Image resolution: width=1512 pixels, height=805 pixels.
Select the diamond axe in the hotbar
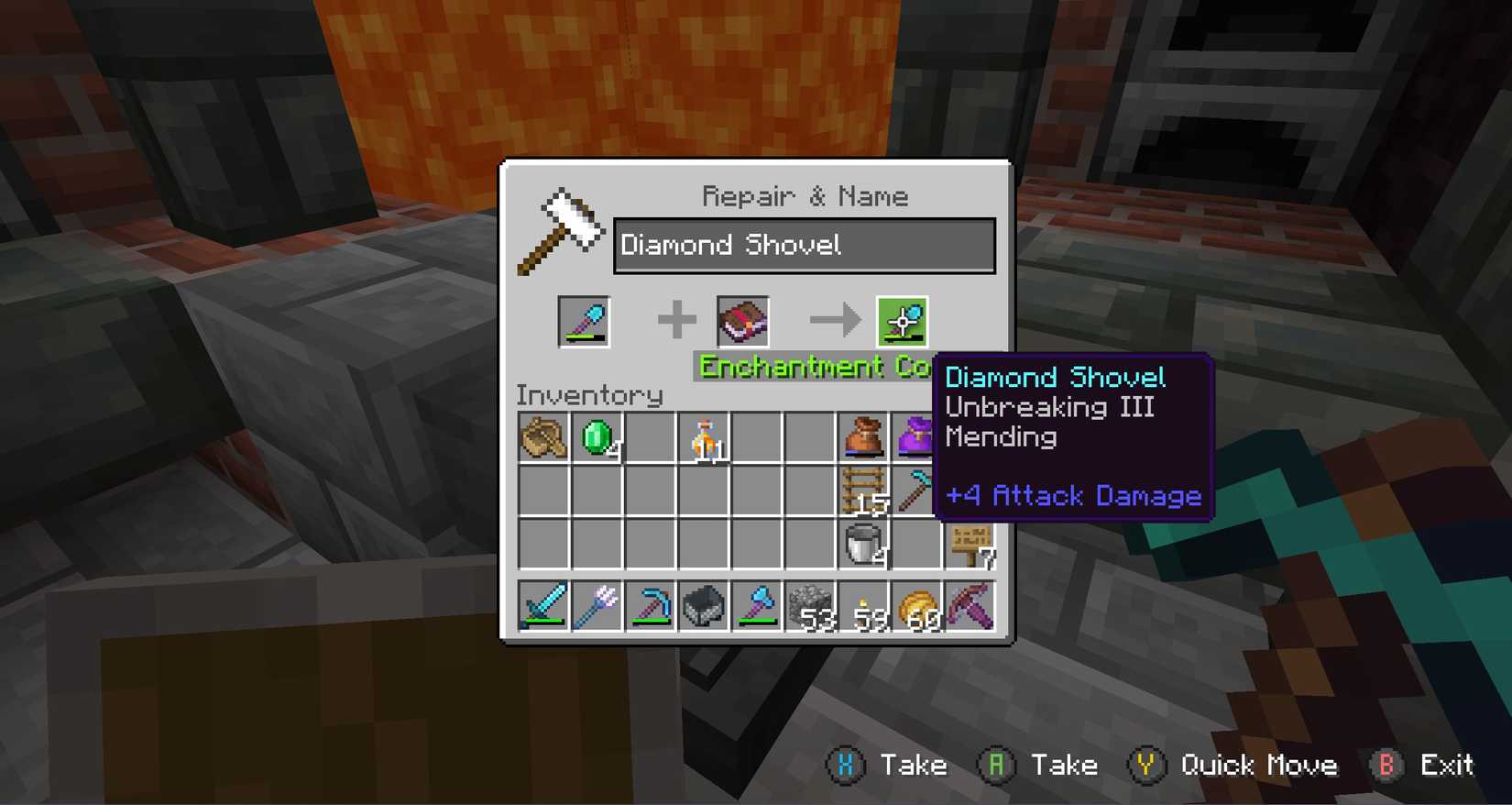click(x=757, y=605)
